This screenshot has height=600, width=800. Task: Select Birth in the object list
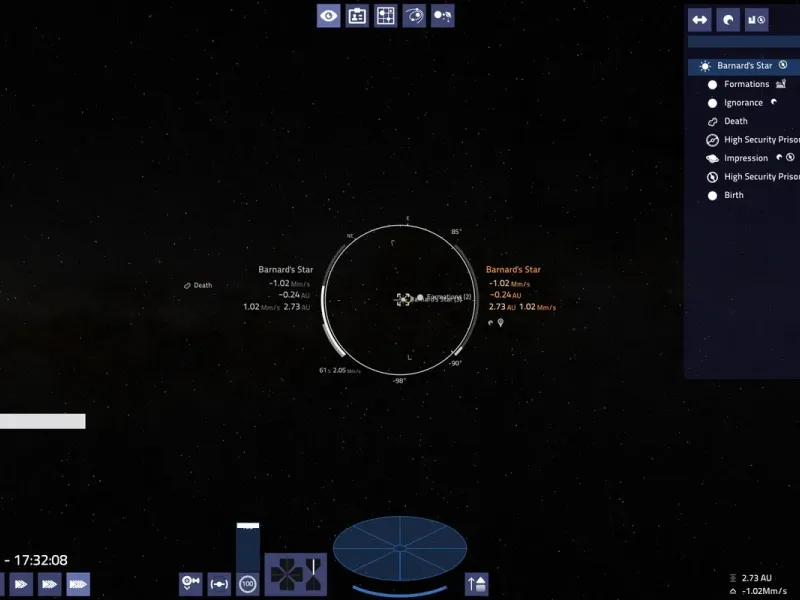tap(734, 195)
